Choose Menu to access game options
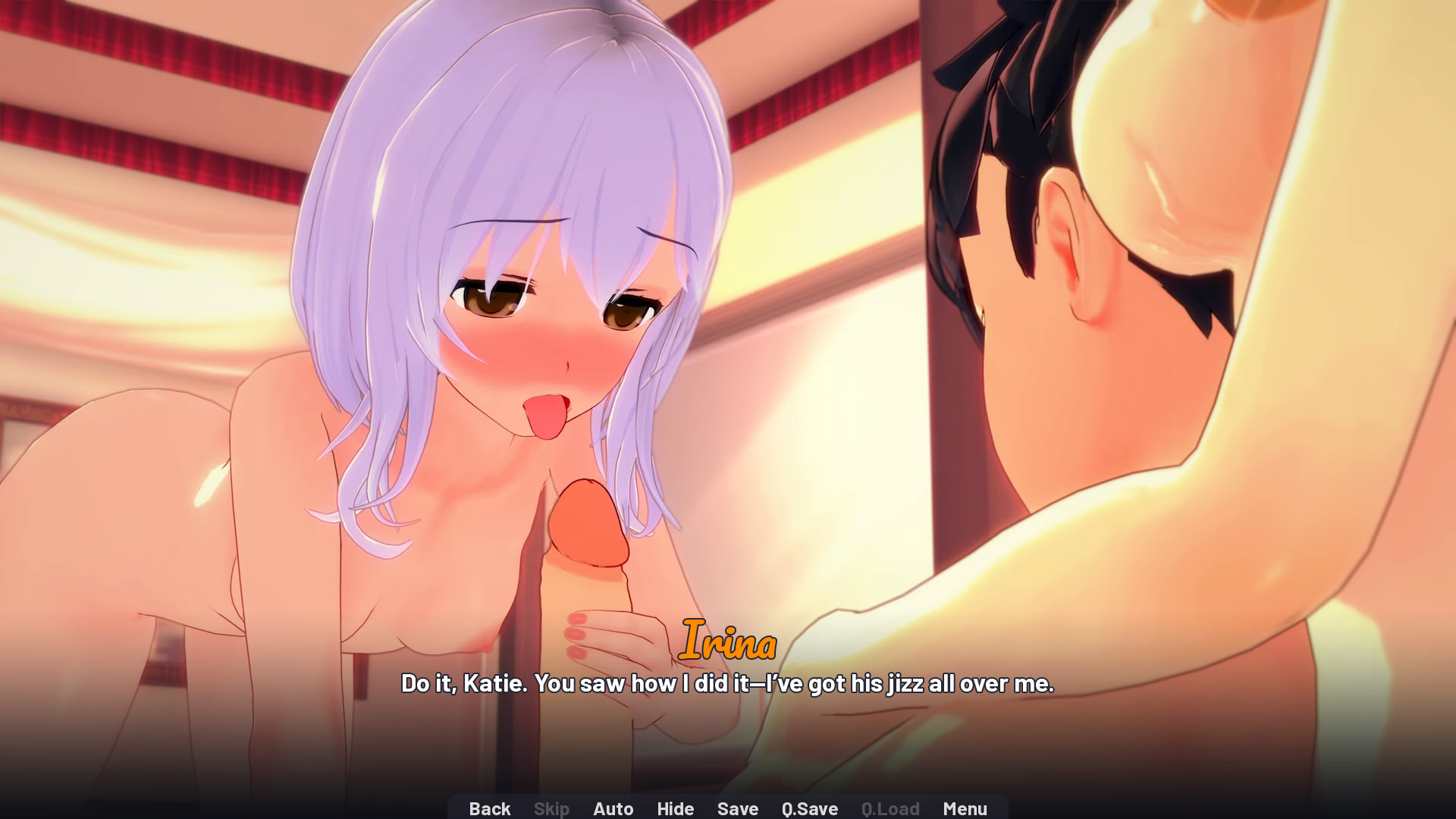 point(965,808)
